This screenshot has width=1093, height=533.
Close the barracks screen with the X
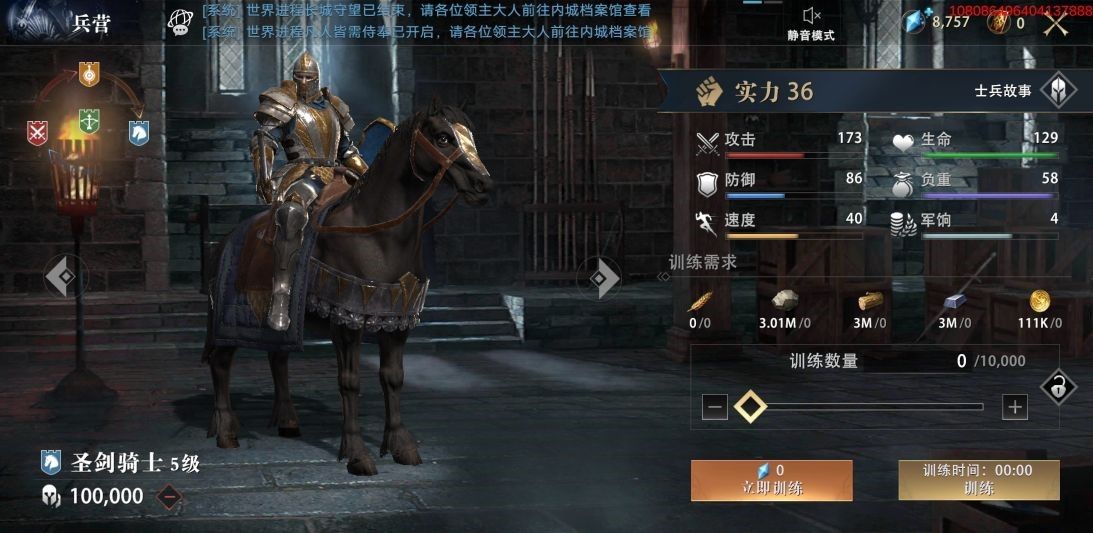(x=1057, y=22)
